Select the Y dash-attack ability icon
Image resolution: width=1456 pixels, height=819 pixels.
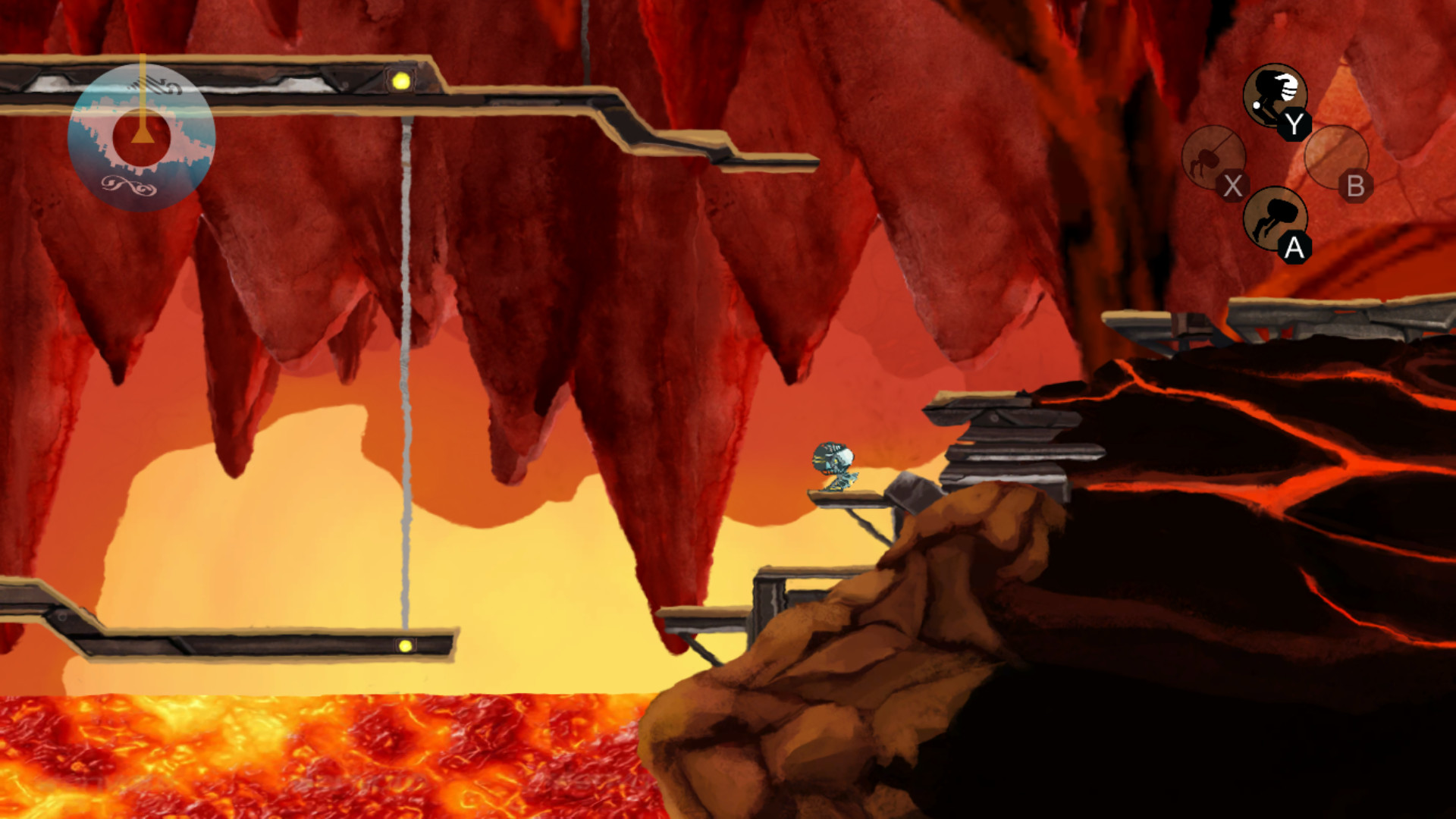click(x=1276, y=95)
